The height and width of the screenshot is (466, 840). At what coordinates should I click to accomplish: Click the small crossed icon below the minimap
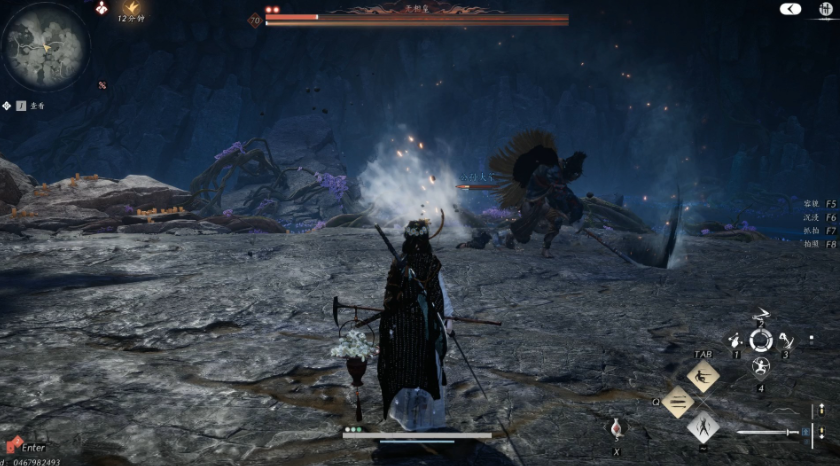click(101, 85)
